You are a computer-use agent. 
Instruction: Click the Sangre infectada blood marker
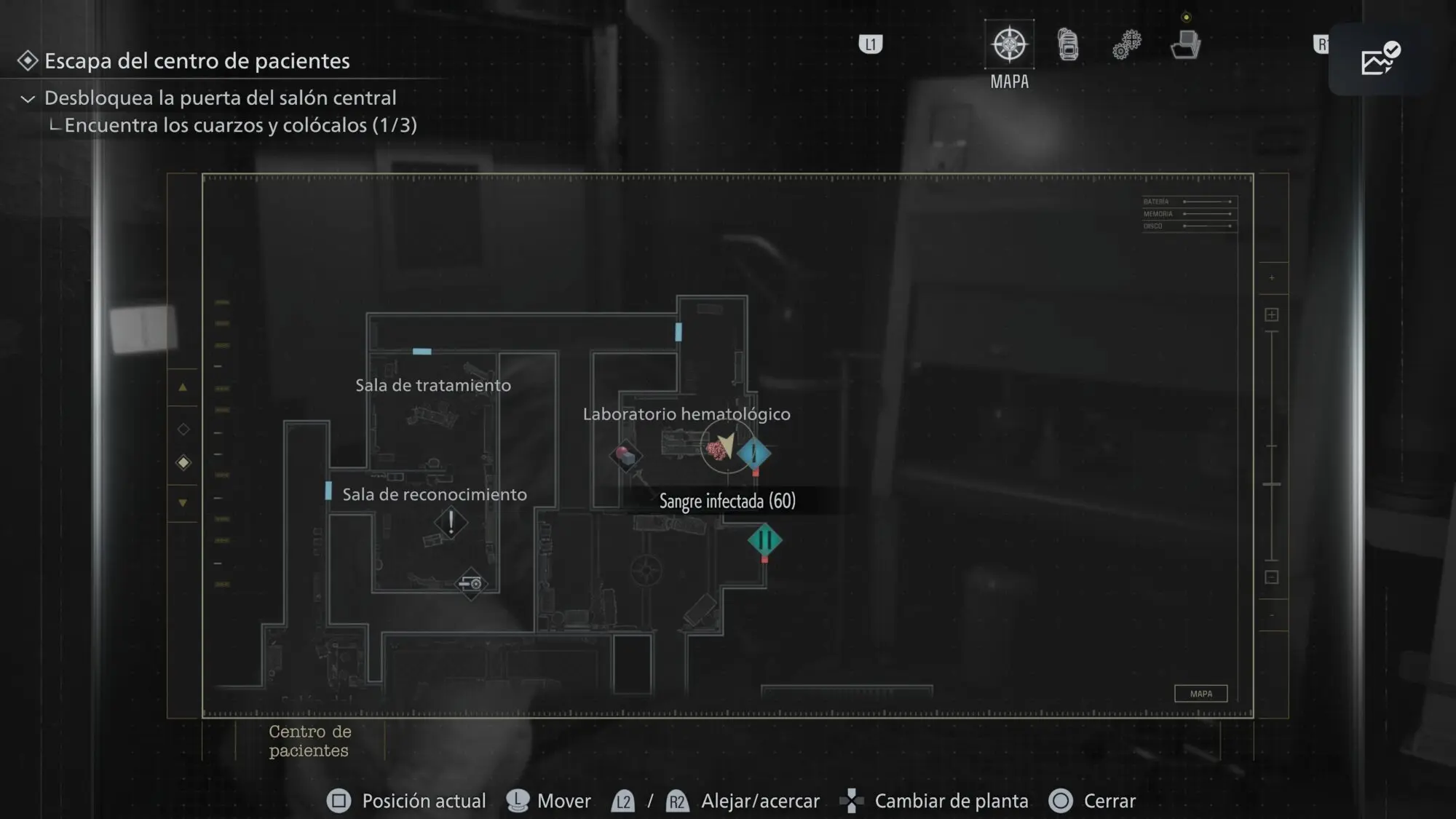pyautogui.click(x=717, y=449)
